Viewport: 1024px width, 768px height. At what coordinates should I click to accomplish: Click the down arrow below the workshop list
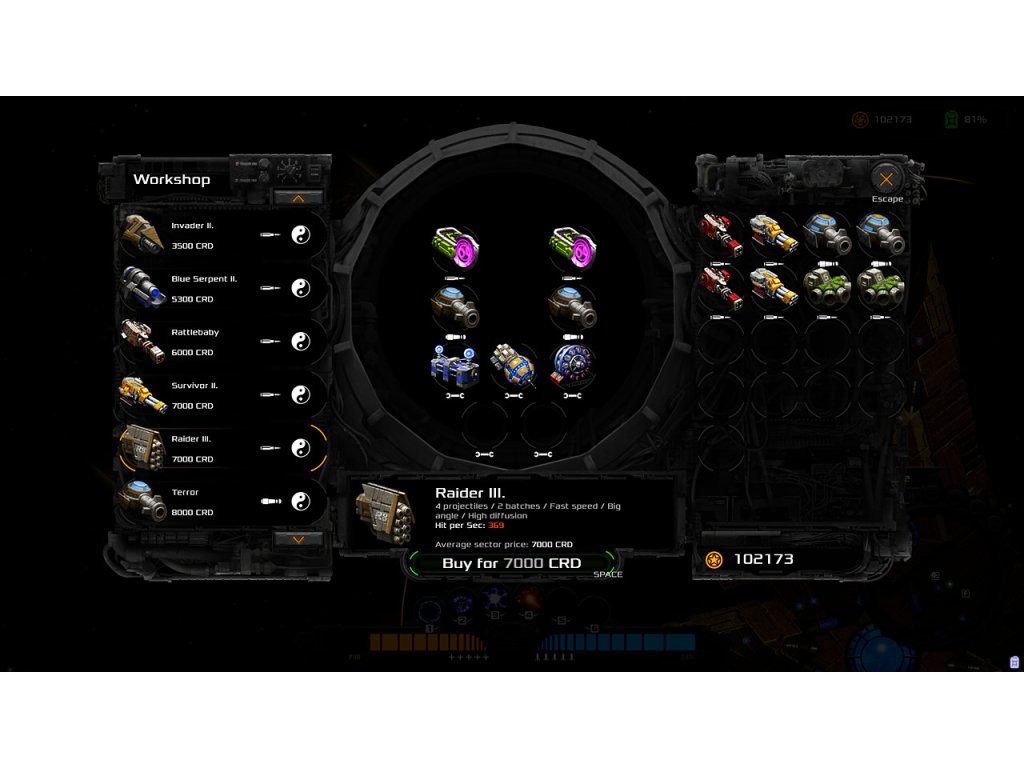pos(298,539)
